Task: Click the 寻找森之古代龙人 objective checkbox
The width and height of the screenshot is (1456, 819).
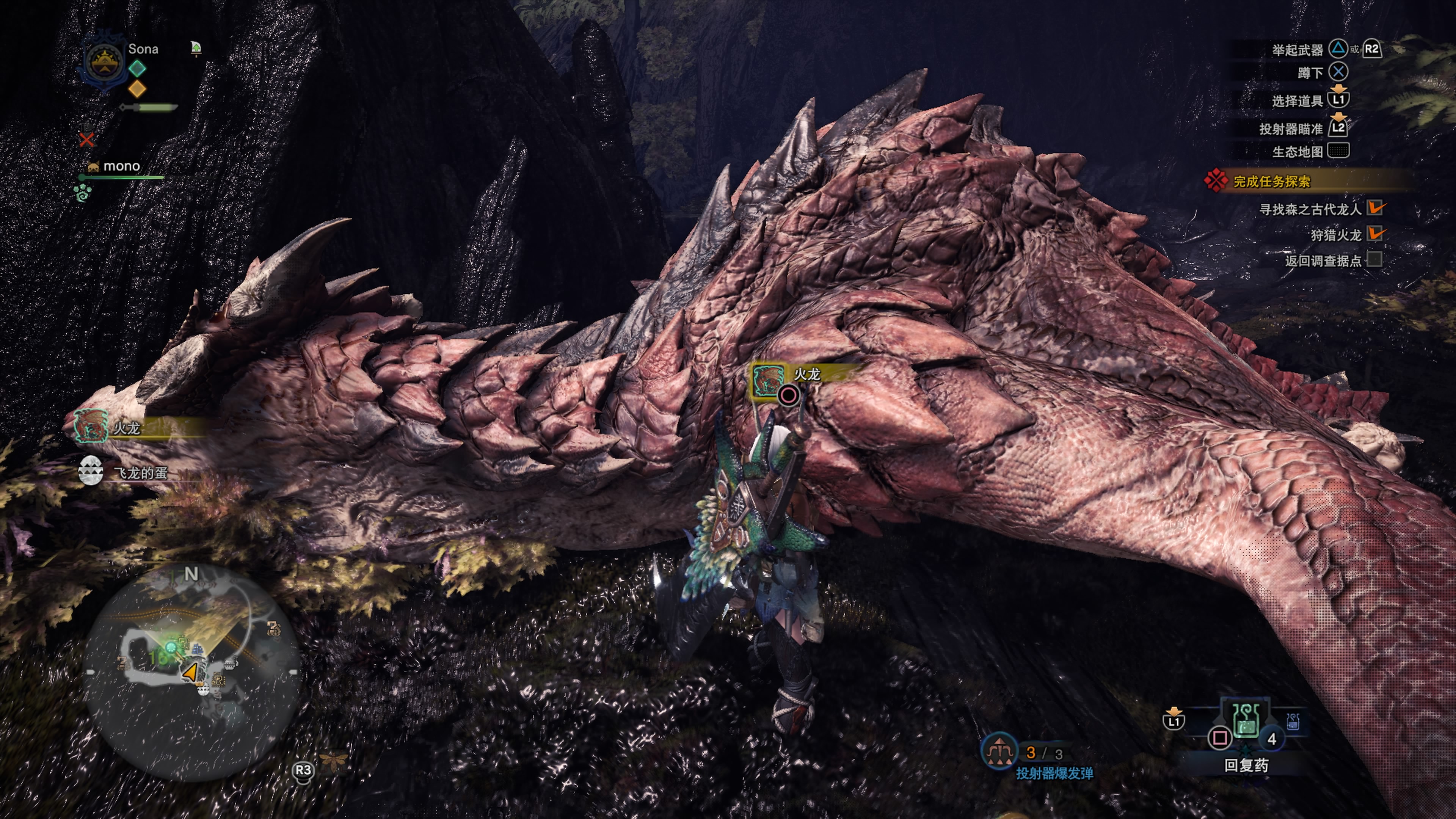Action: pyautogui.click(x=1374, y=209)
